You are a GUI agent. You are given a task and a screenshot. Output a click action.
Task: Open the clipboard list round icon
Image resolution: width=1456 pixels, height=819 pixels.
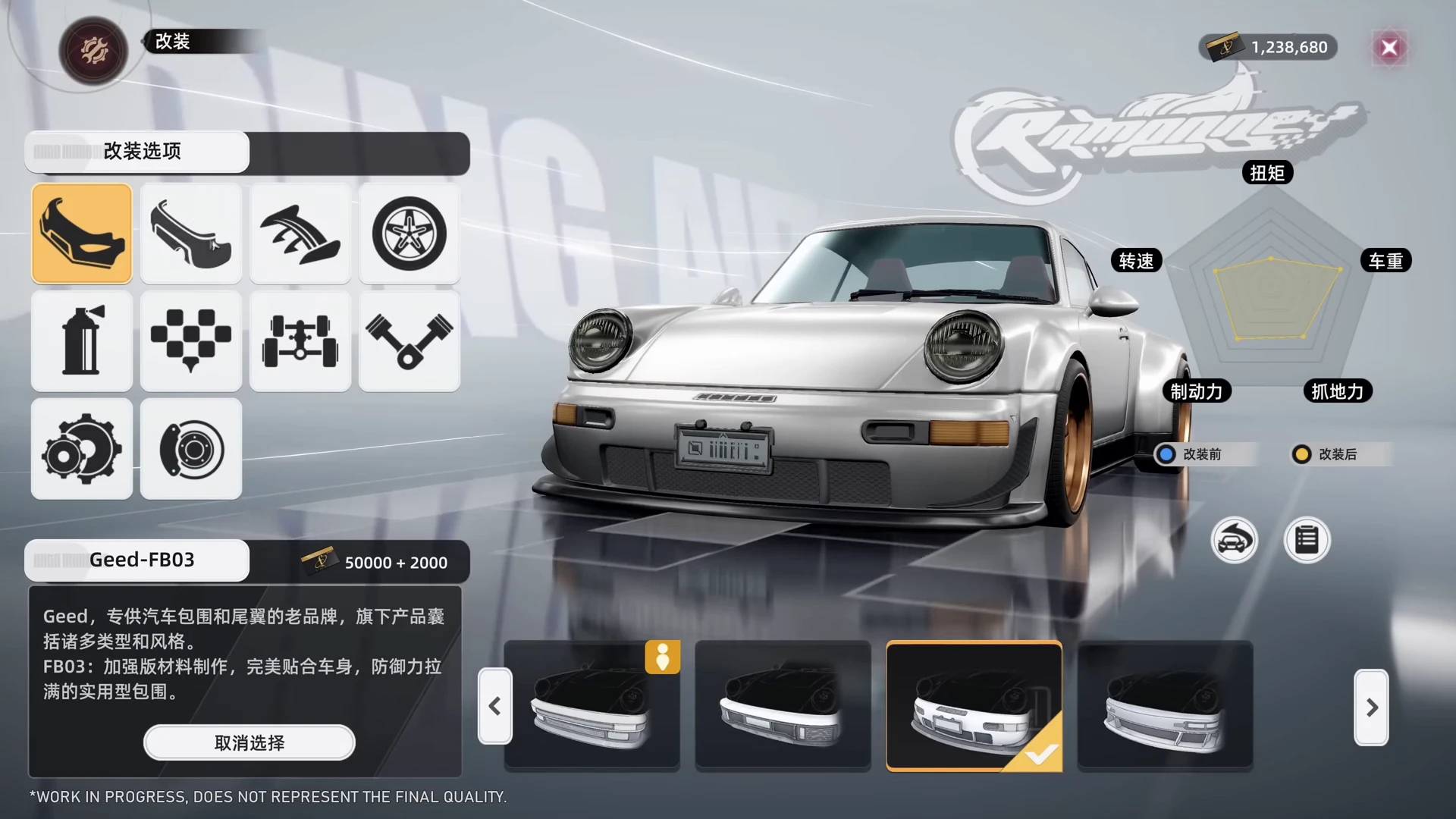(x=1307, y=540)
